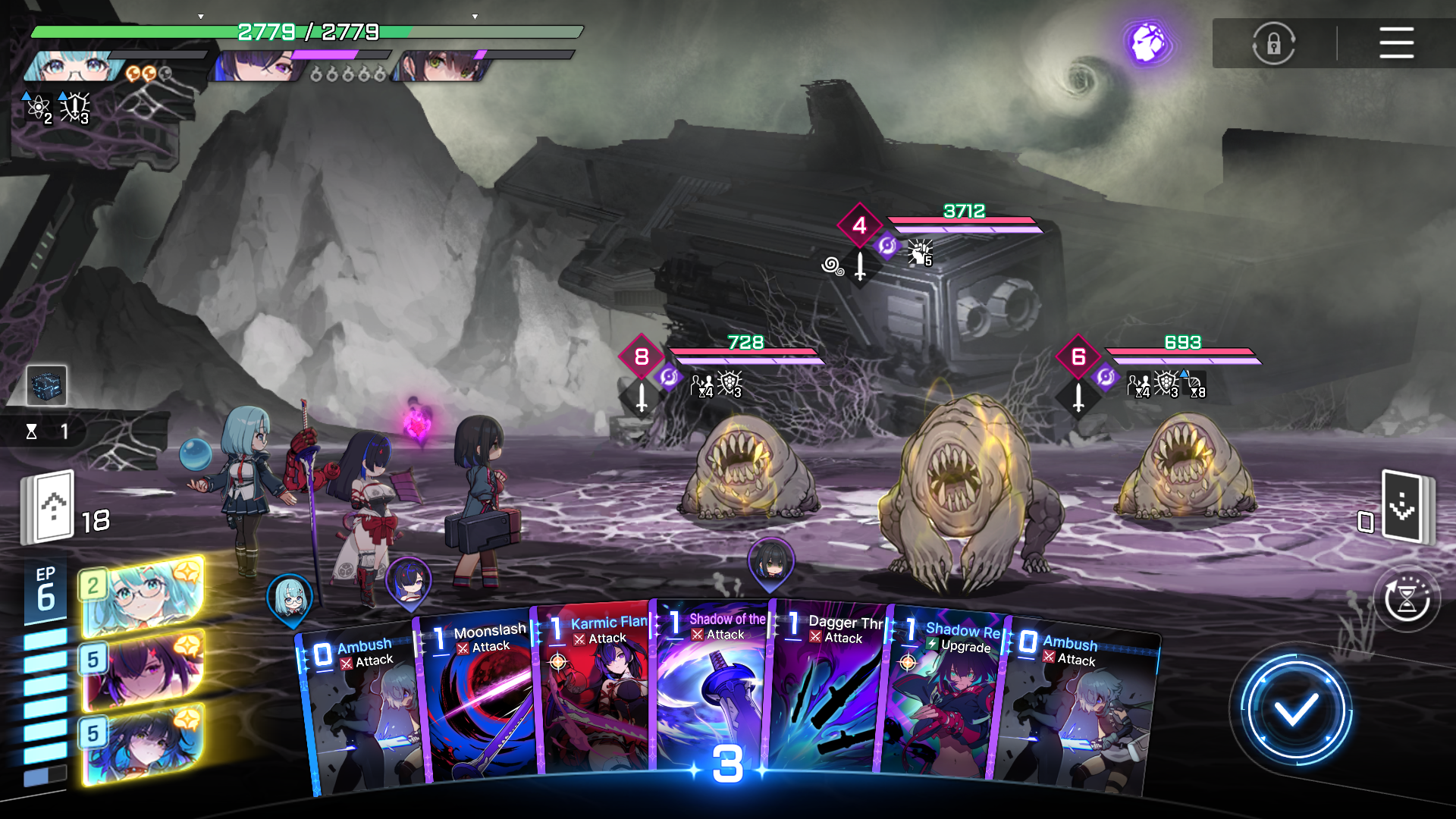View the discard pile showing 0 cards
Screen dimensions: 1456x819
(x=1401, y=507)
